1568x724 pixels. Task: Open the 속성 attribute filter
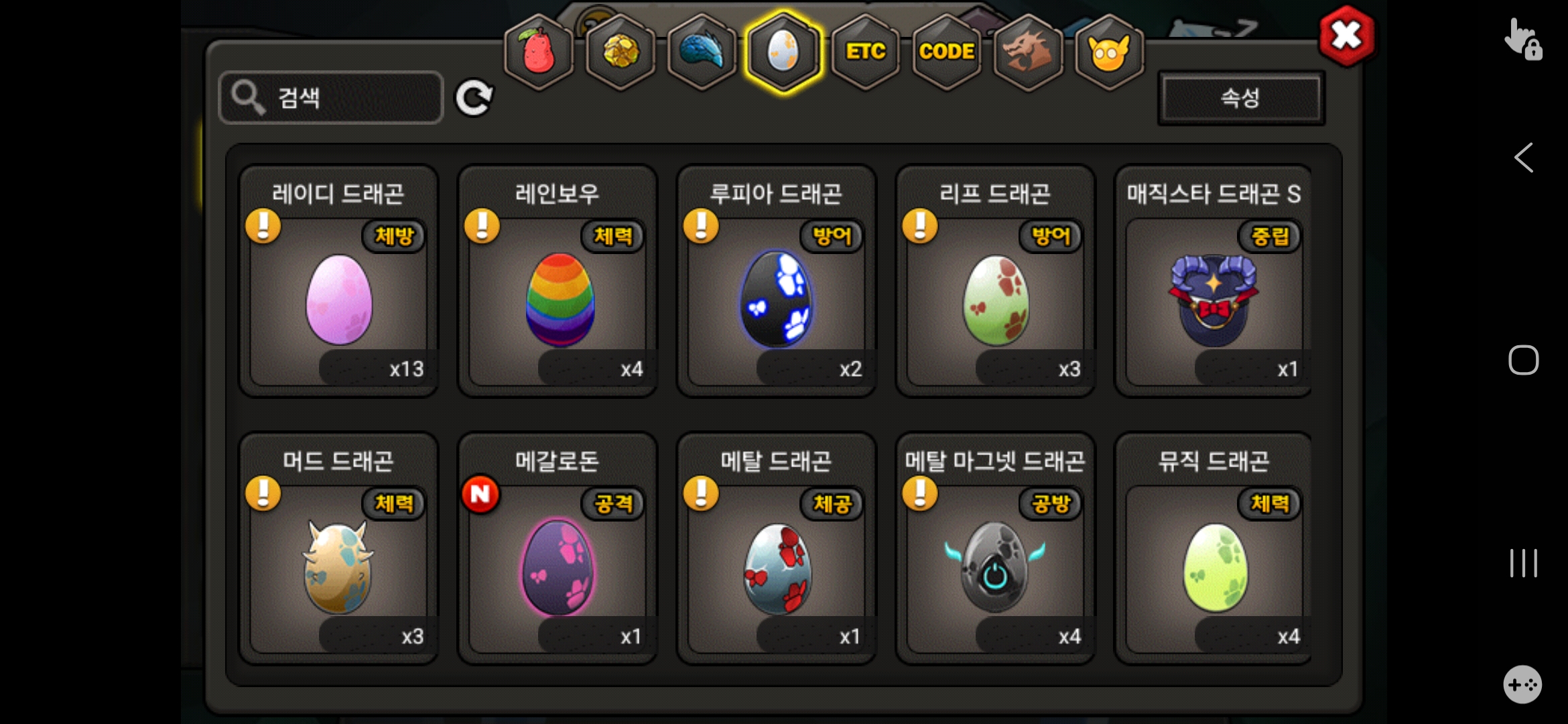(x=1241, y=99)
